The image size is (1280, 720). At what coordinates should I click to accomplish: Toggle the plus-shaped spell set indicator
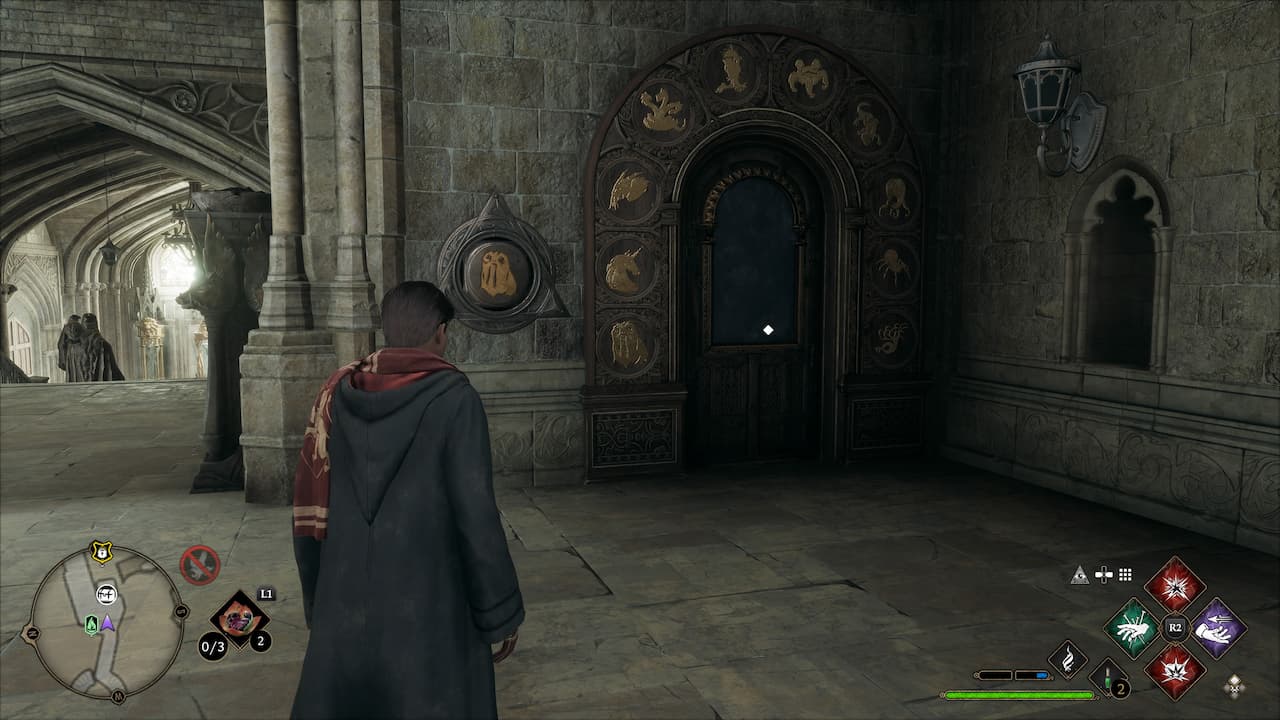tap(1103, 574)
